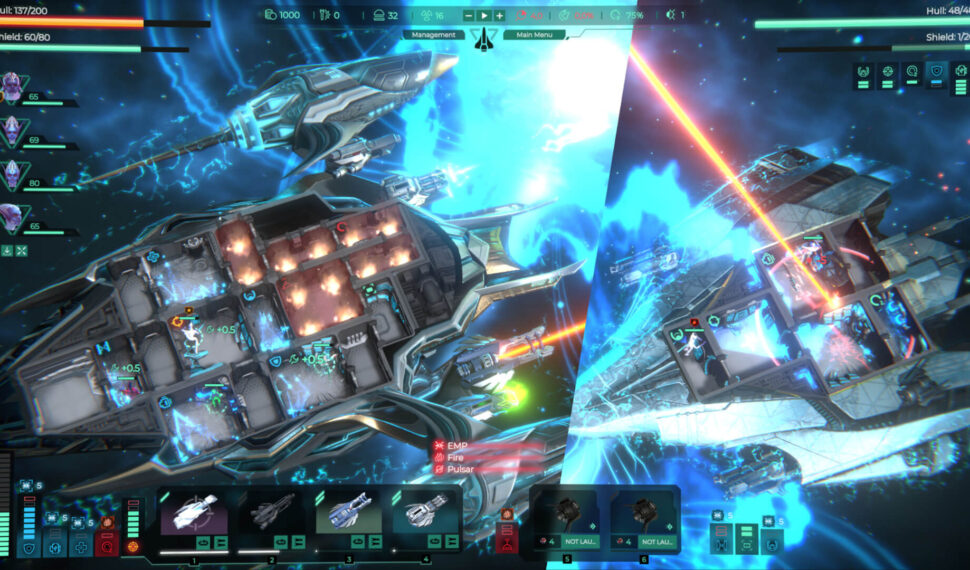
Task: Click the ship emblem below the top bar
Action: click(x=484, y=40)
